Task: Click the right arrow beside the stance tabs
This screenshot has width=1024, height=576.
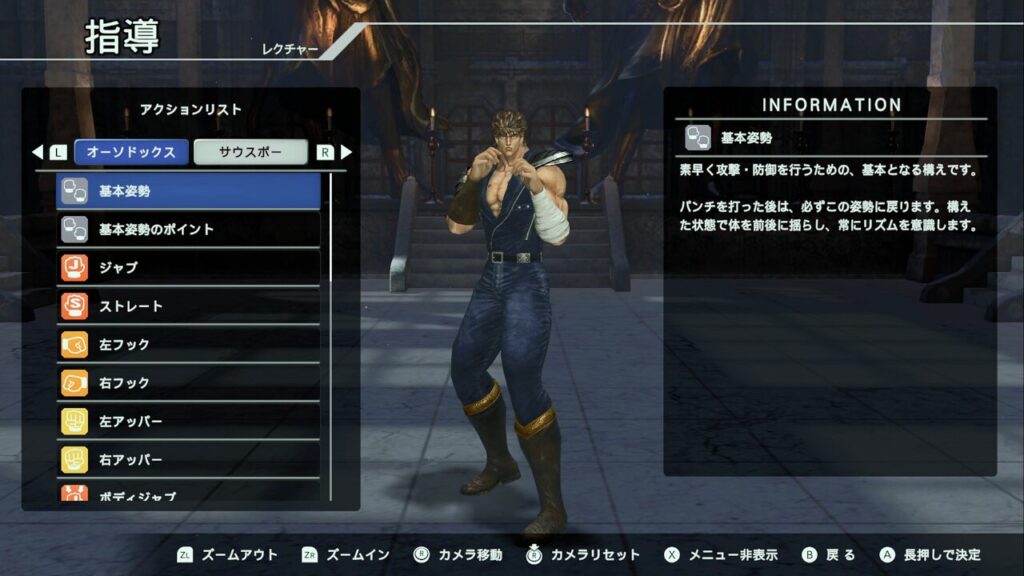Action: [x=346, y=153]
